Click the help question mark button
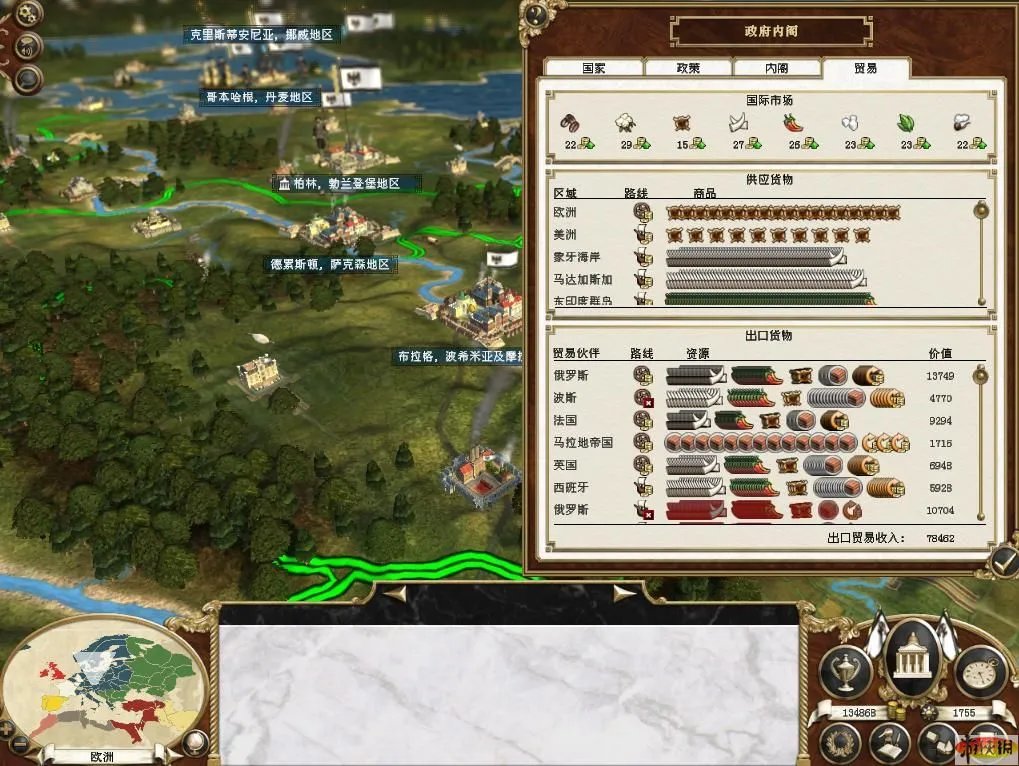 [537, 14]
